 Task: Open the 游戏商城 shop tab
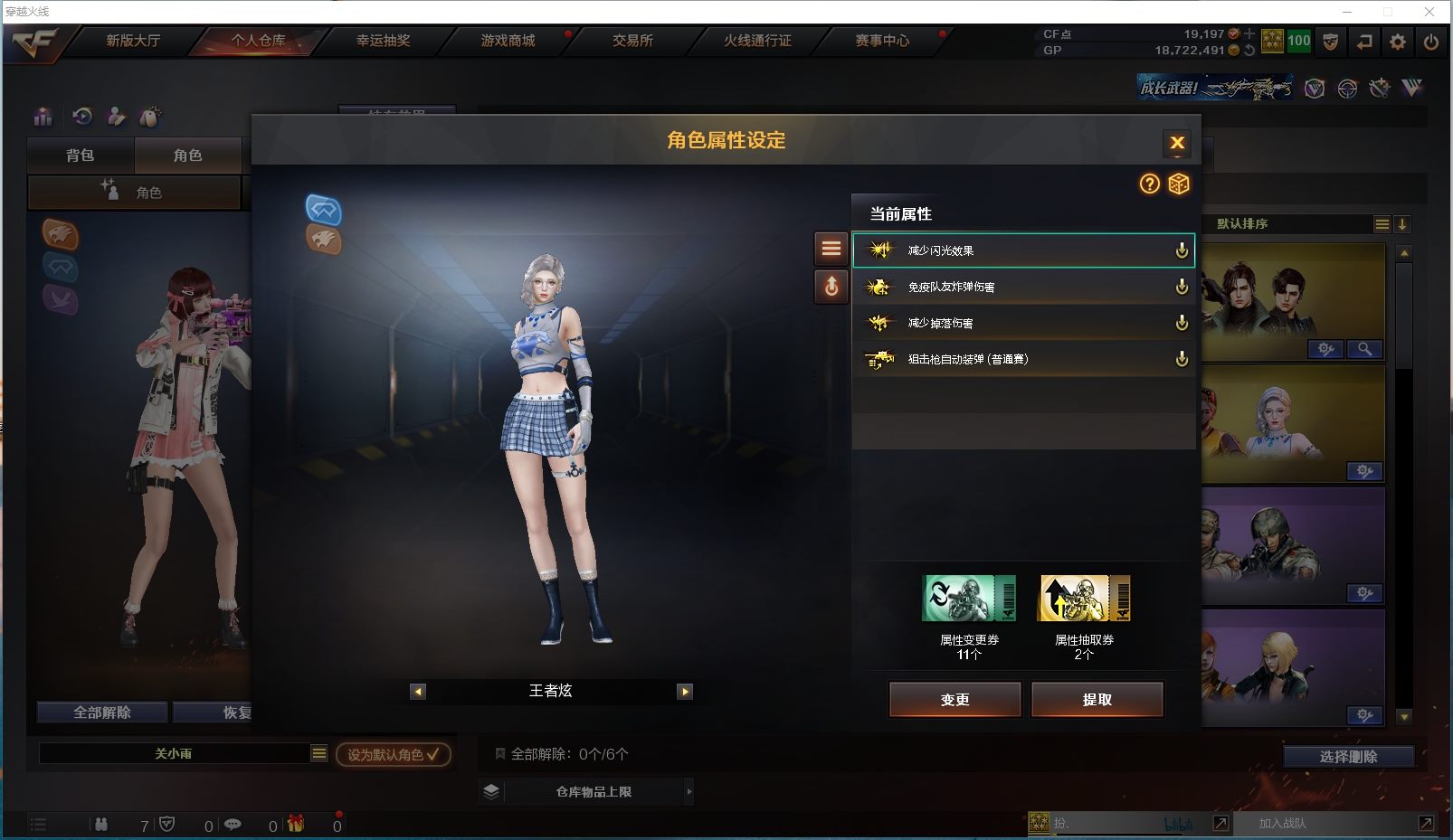pyautogui.click(x=508, y=41)
